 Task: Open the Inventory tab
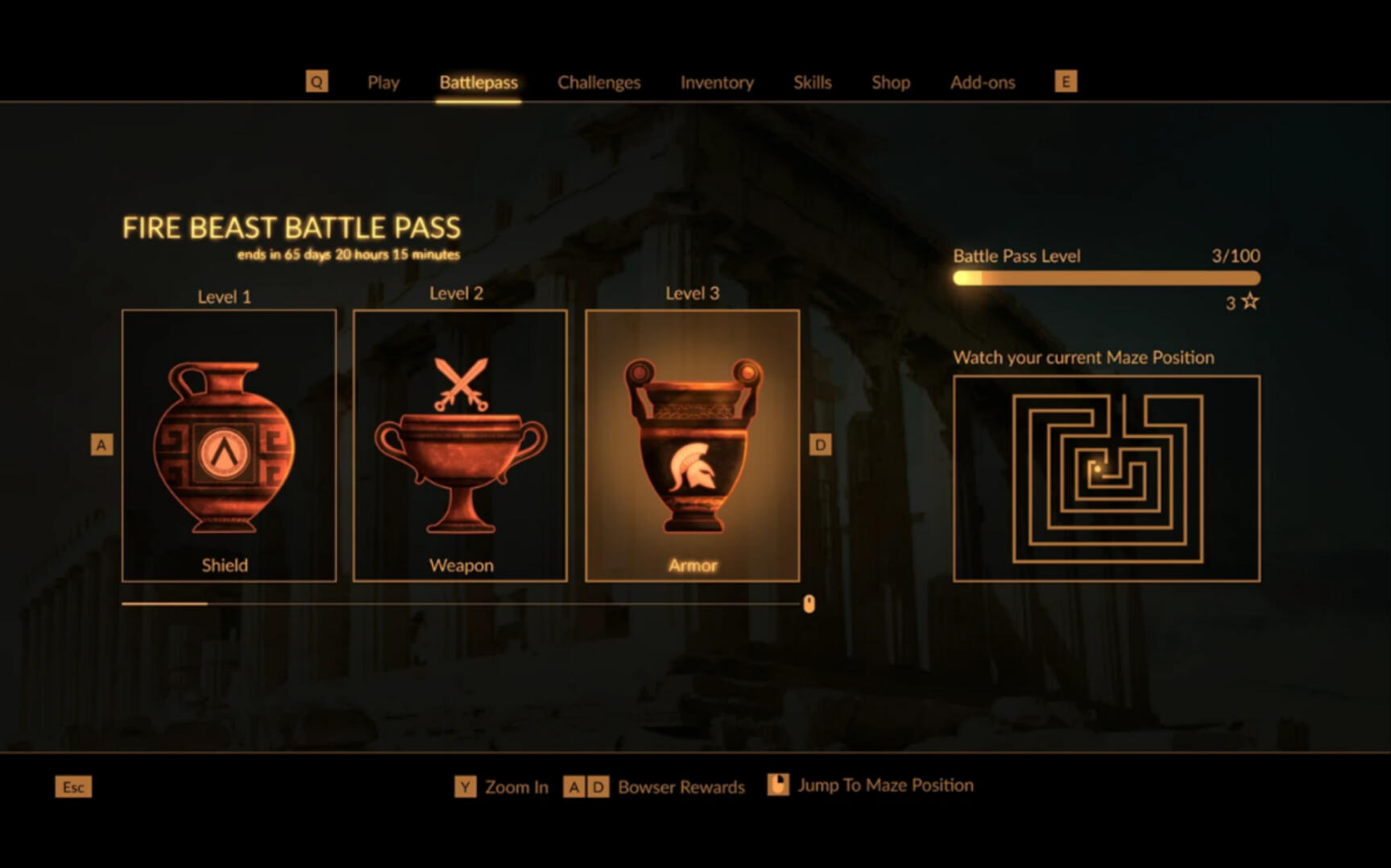[716, 82]
